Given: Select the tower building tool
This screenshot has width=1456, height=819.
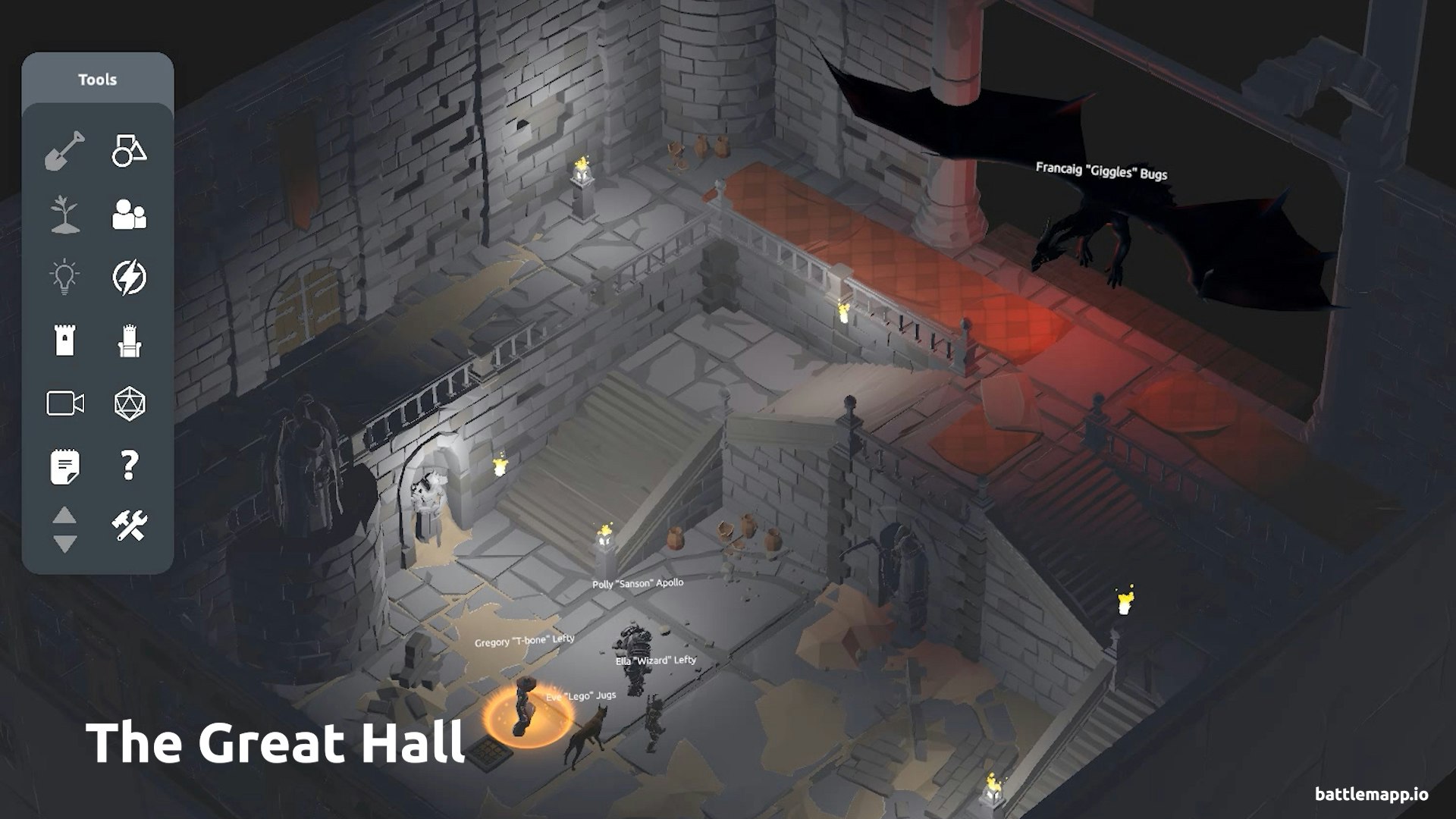Looking at the screenshot, I should [x=67, y=341].
